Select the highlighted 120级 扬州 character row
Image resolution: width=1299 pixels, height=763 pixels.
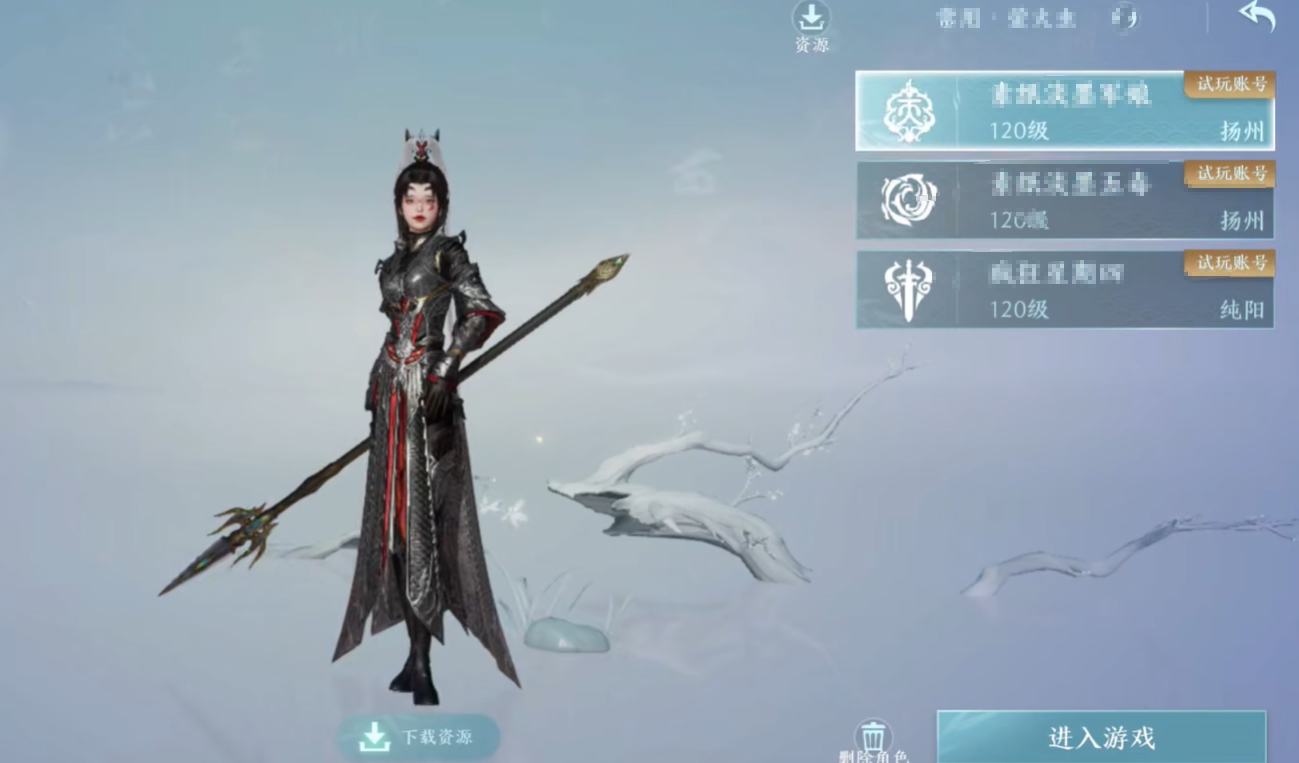click(1064, 111)
